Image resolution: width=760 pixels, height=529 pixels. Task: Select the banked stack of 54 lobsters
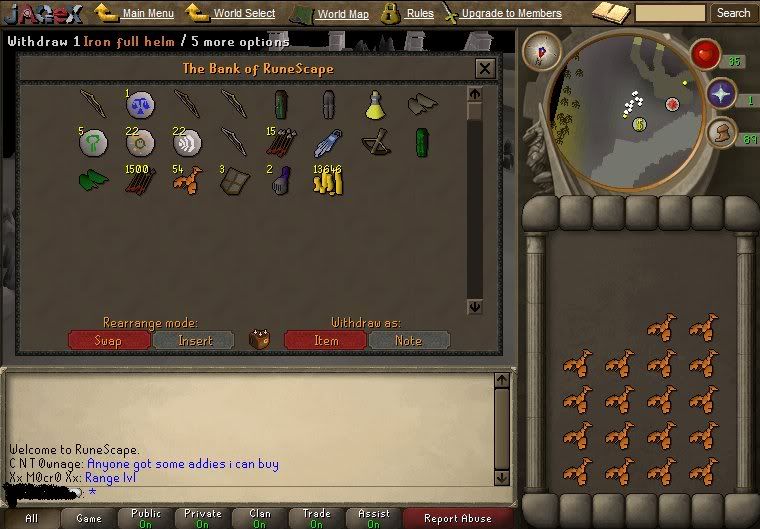pyautogui.click(x=187, y=181)
